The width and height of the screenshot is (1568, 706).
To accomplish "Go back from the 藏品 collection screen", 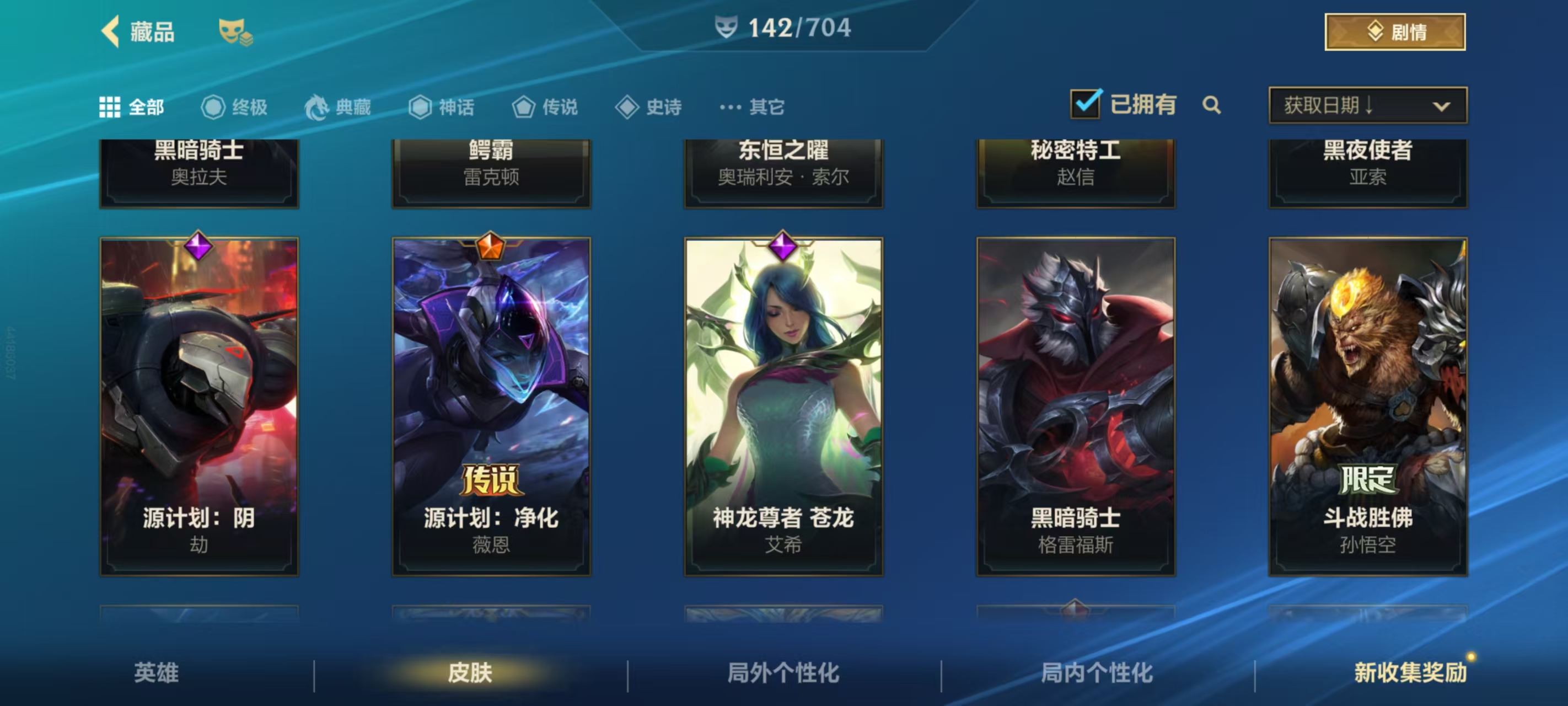I will point(111,31).
